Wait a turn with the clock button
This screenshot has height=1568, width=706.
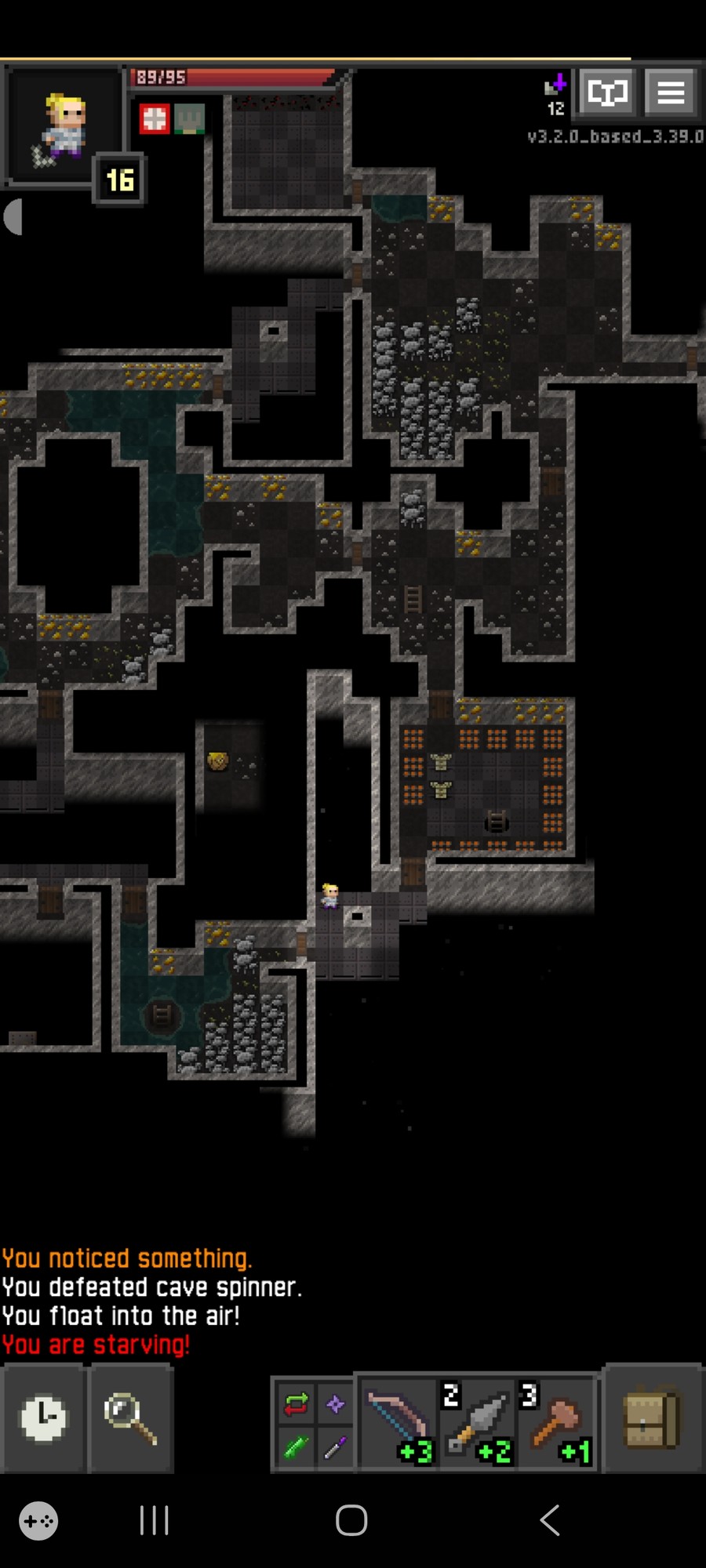click(42, 1417)
